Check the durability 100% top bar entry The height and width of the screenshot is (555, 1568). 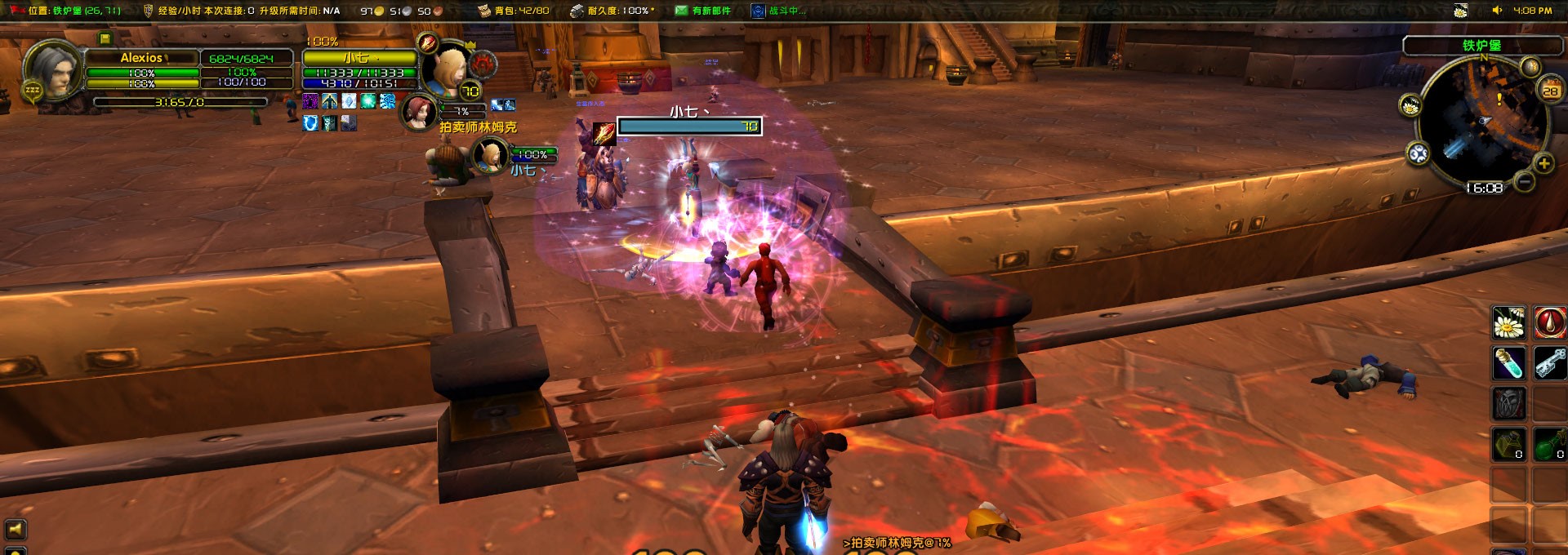pos(611,11)
